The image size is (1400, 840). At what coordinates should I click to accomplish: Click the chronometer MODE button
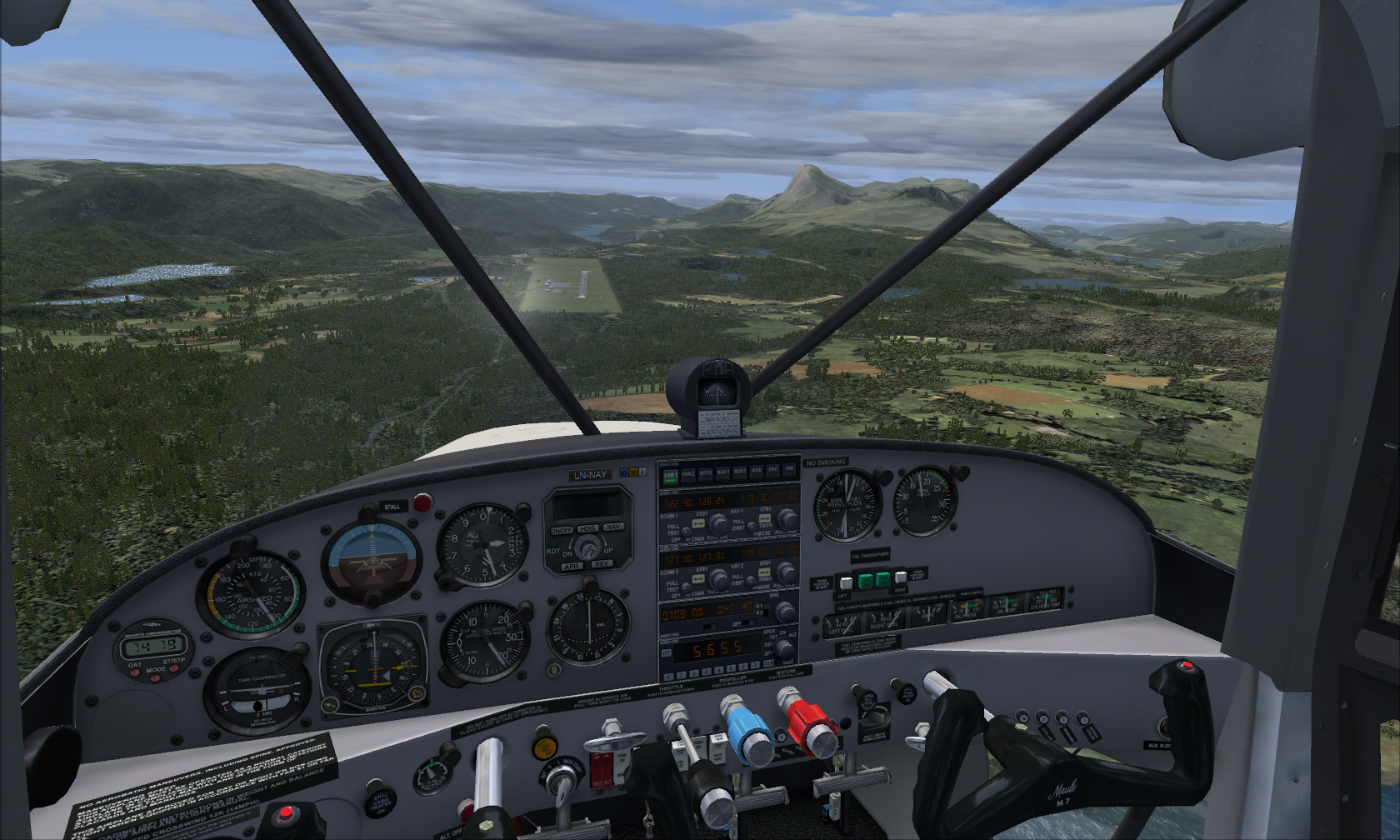(x=156, y=677)
